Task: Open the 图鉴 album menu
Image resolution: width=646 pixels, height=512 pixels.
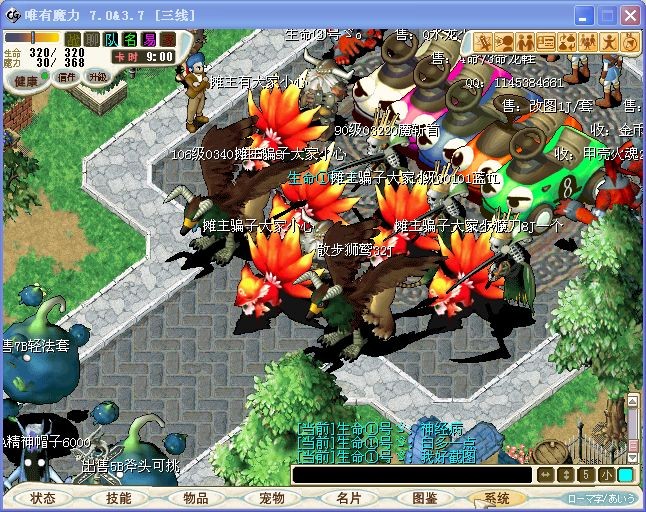Action: click(x=424, y=498)
